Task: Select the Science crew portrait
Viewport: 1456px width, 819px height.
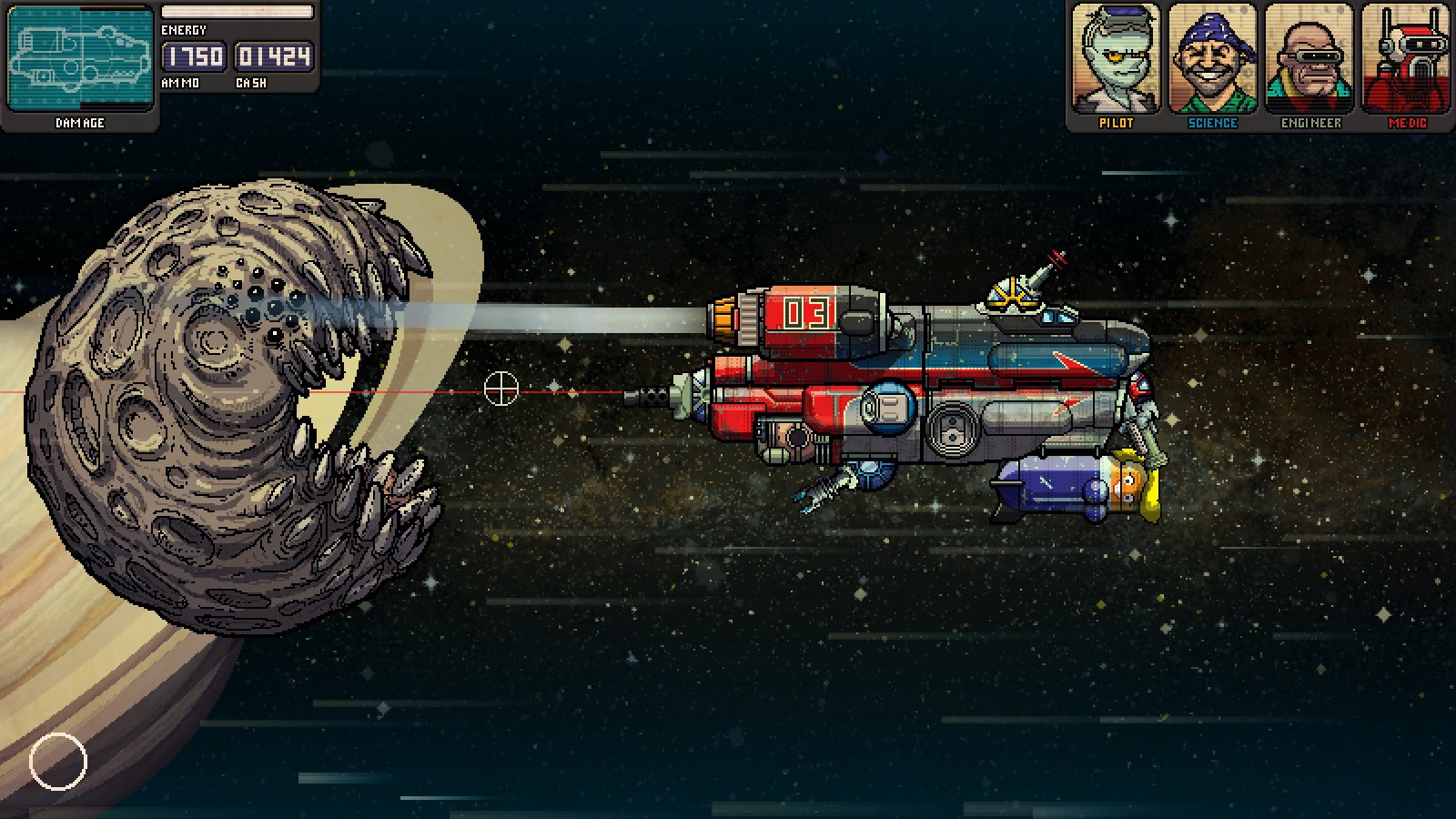Action: tap(1214, 59)
